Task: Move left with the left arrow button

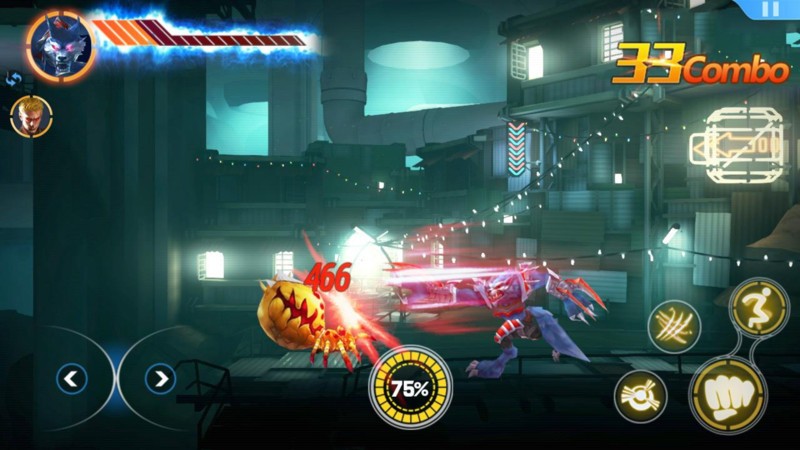Action: [72, 378]
